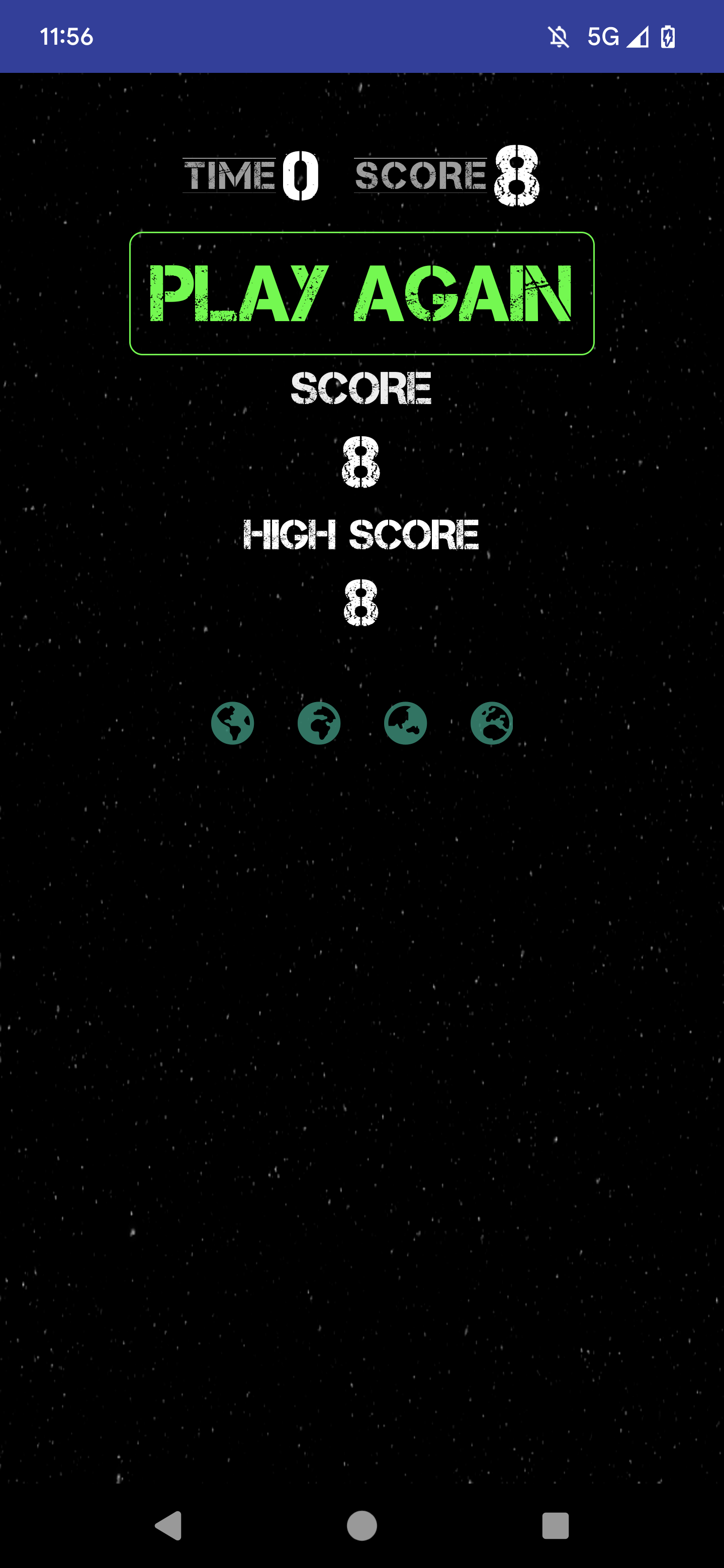Viewport: 724px width, 1568px height.
Task: Click the SCORE counter showing 8 at top
Action: 443,175
